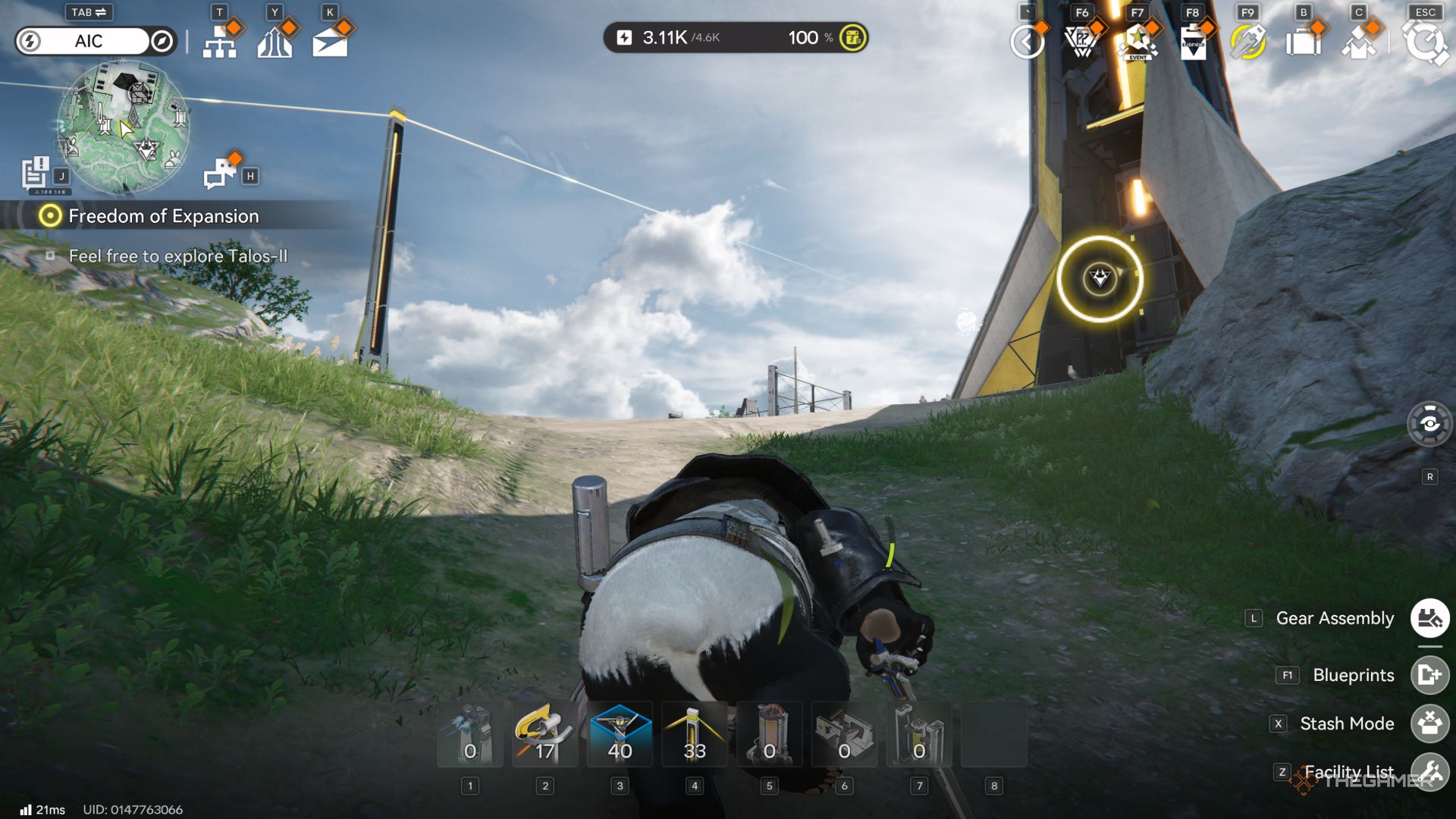Open the mission log icon beside minimap

(x=35, y=173)
